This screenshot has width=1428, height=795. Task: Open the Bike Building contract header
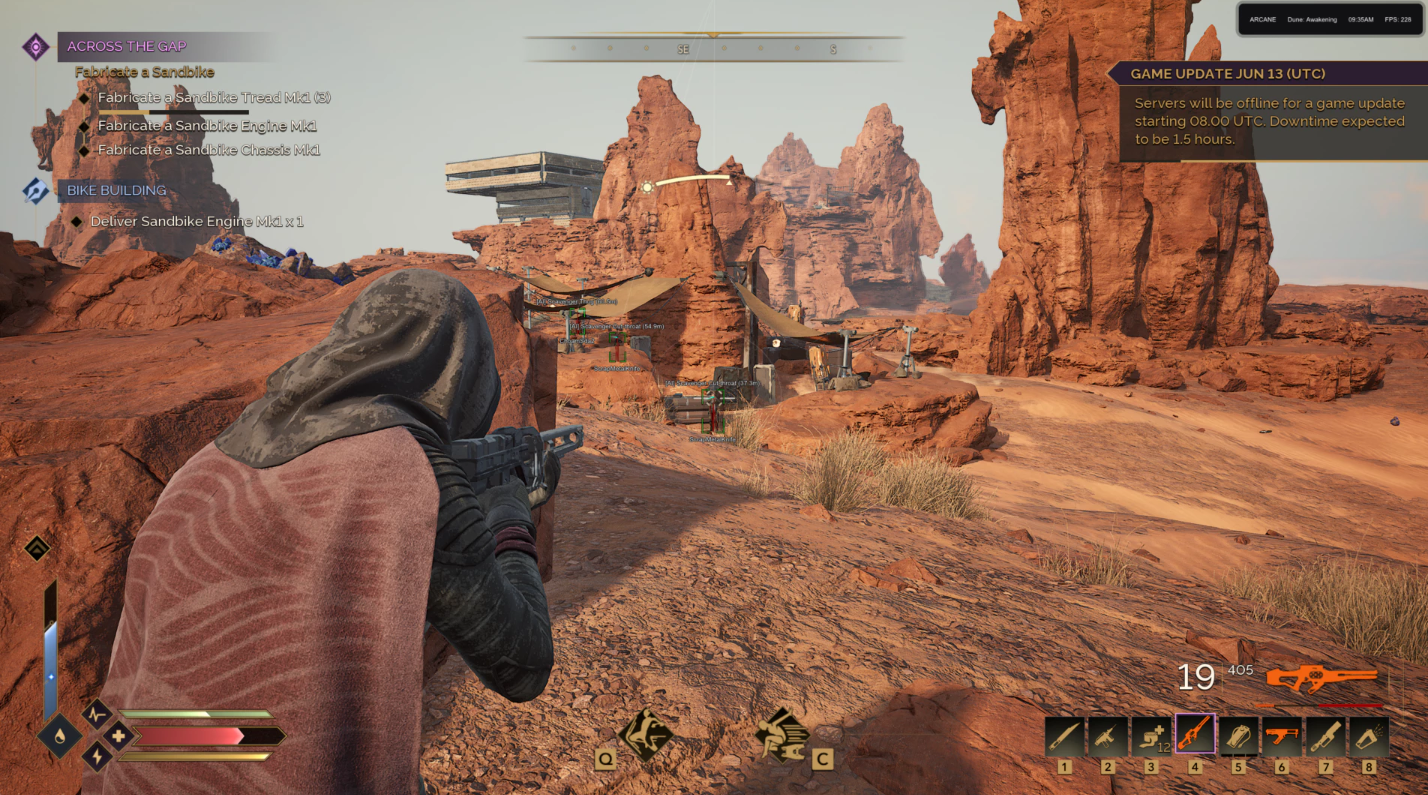[116, 190]
